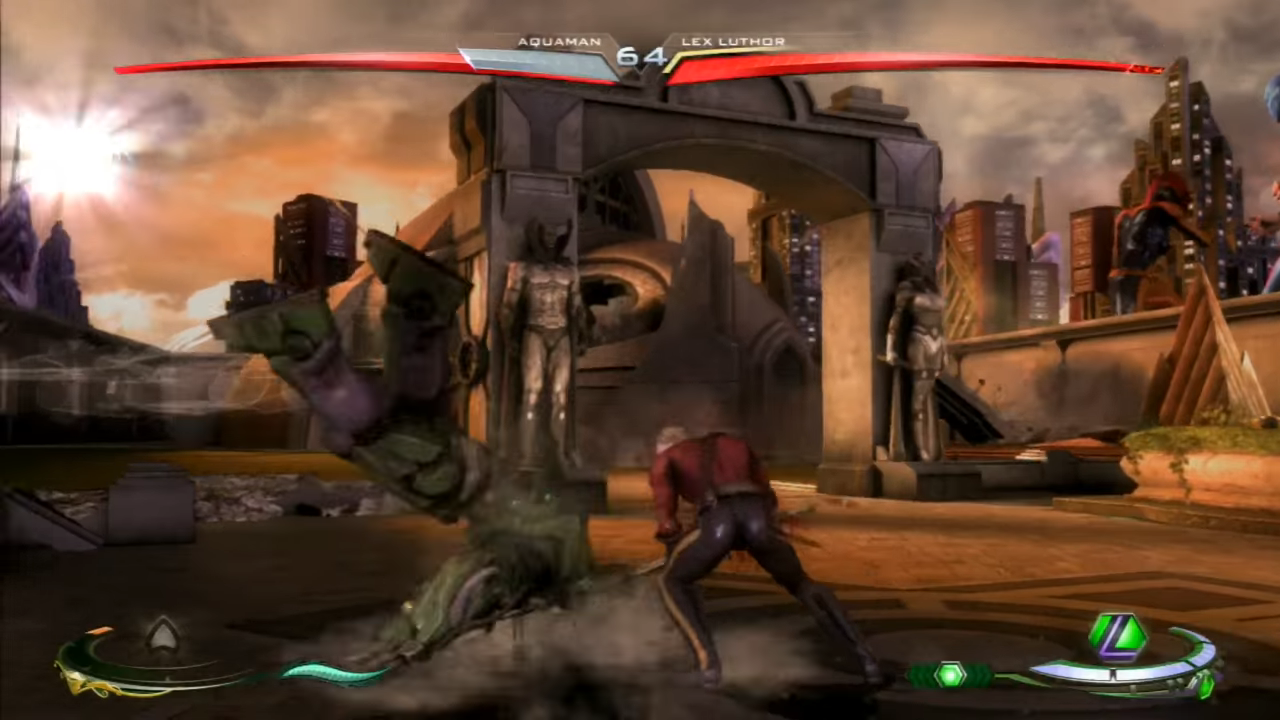Click the orange marker above Aquaman's meter
This screenshot has height=720, width=1280.
click(x=98, y=630)
